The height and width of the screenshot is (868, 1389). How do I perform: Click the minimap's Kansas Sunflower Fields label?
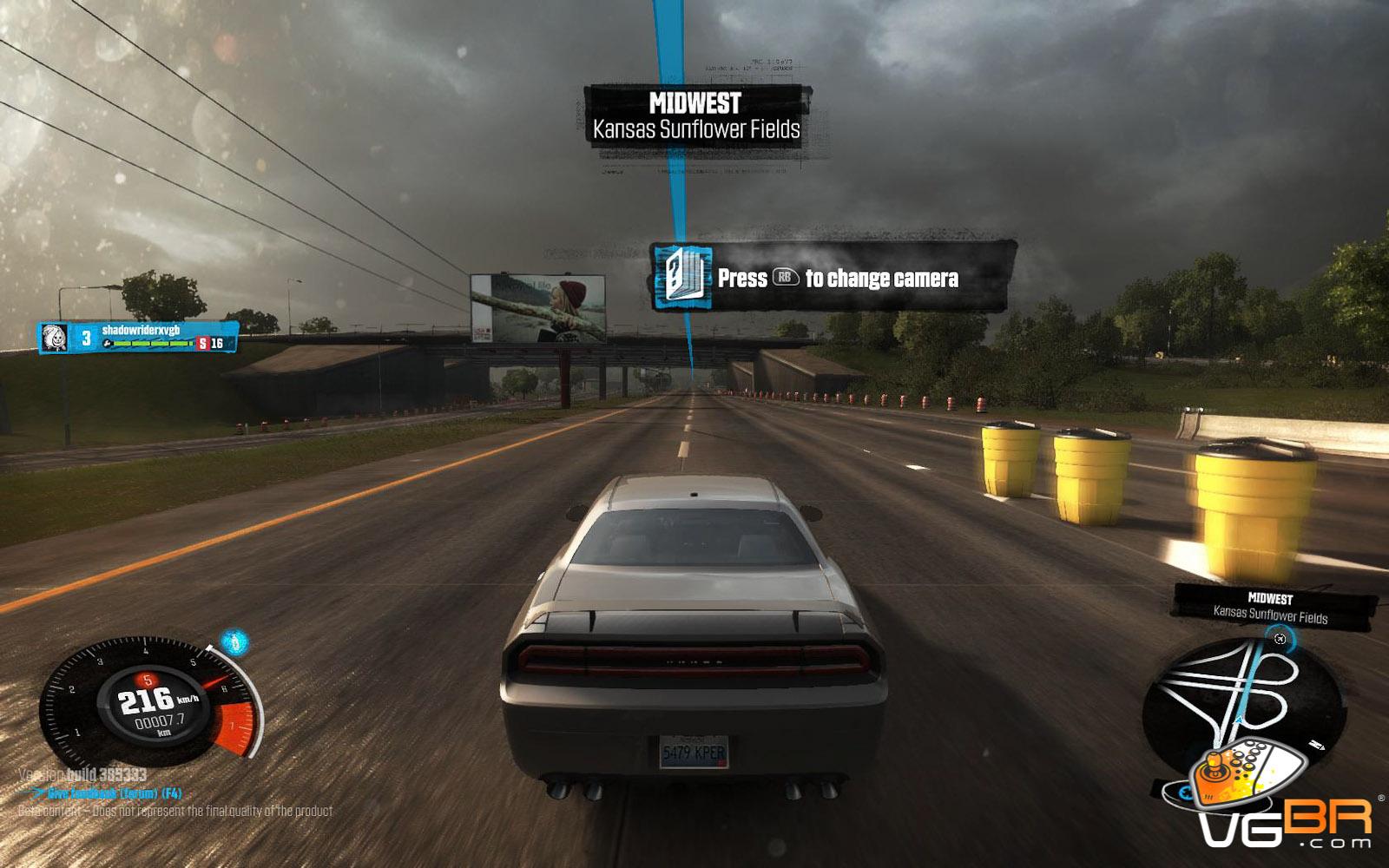pyautogui.click(x=1270, y=616)
